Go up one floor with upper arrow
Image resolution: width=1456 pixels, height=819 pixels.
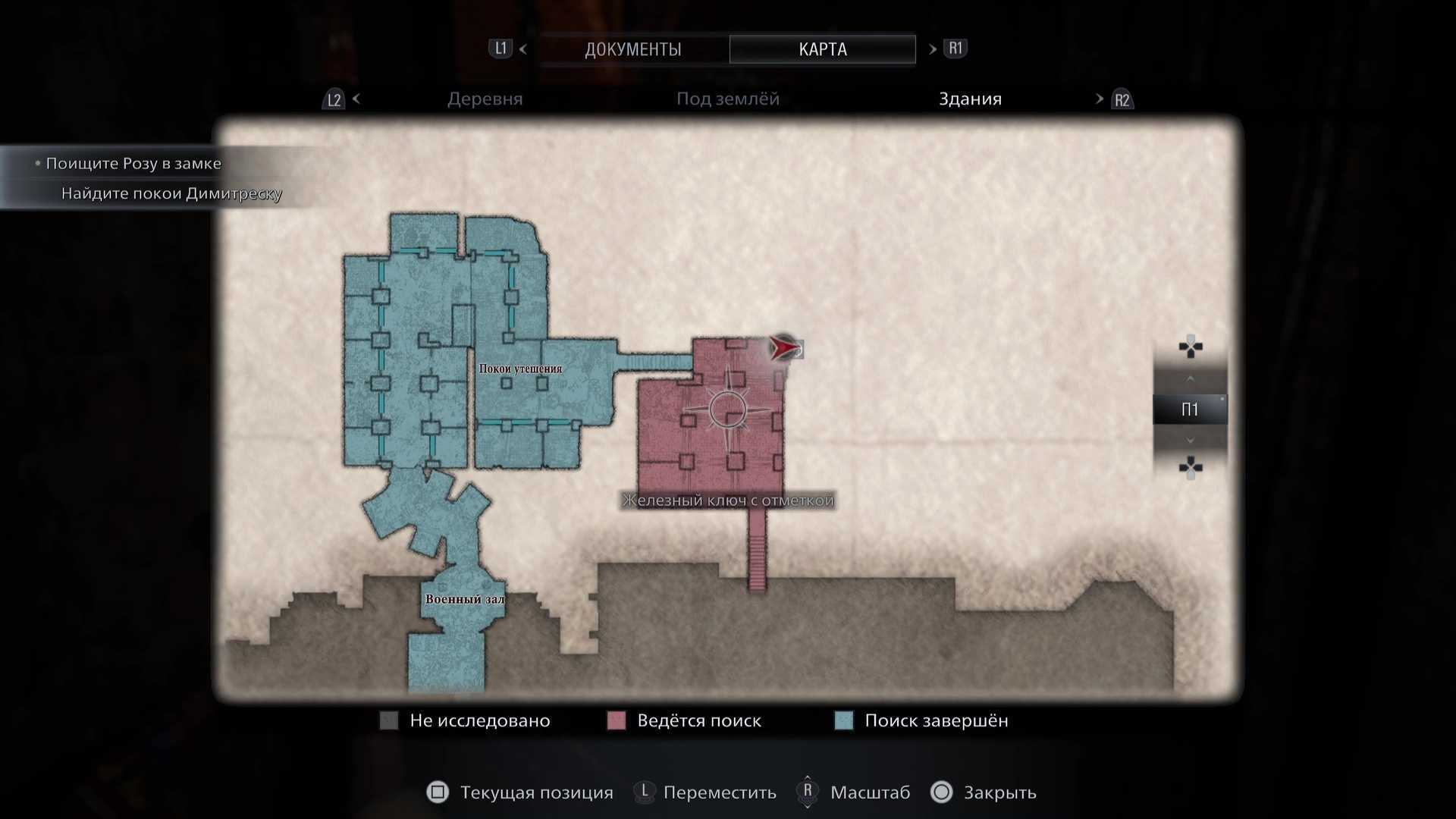click(x=1190, y=378)
